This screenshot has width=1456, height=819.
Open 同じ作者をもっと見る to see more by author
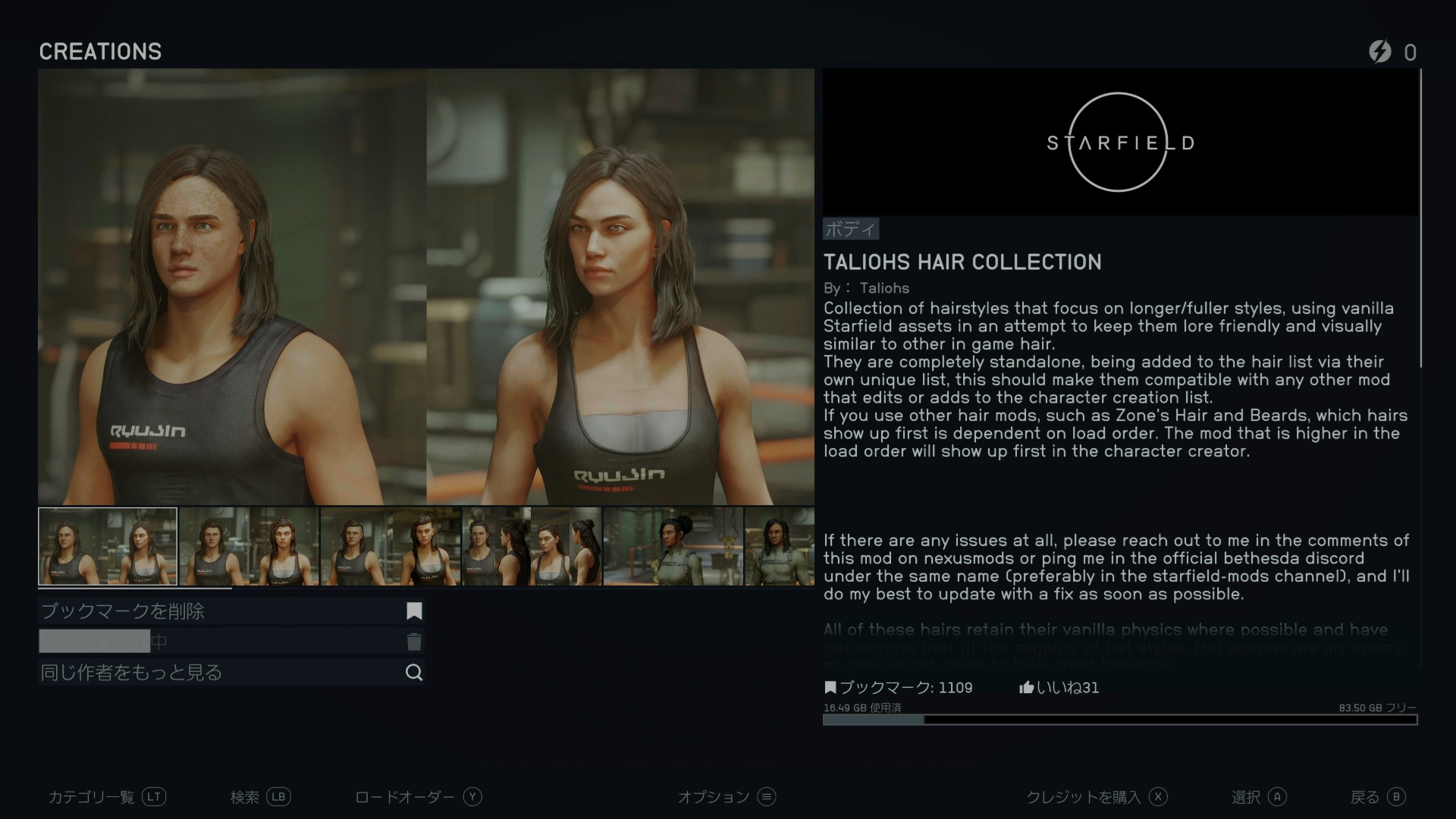pos(231,673)
